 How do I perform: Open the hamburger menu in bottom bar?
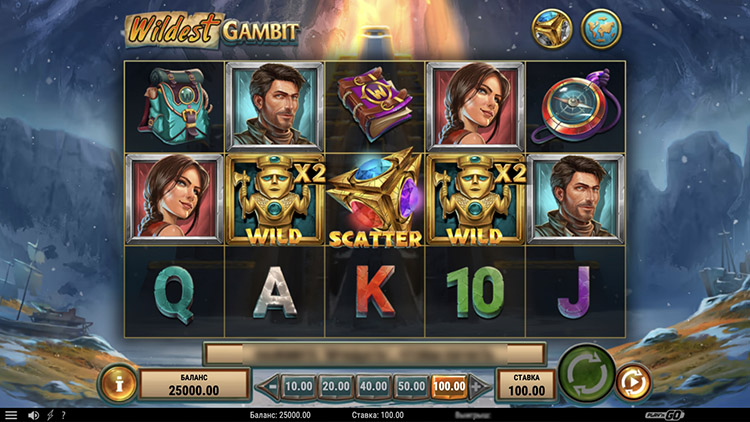pos(11,415)
